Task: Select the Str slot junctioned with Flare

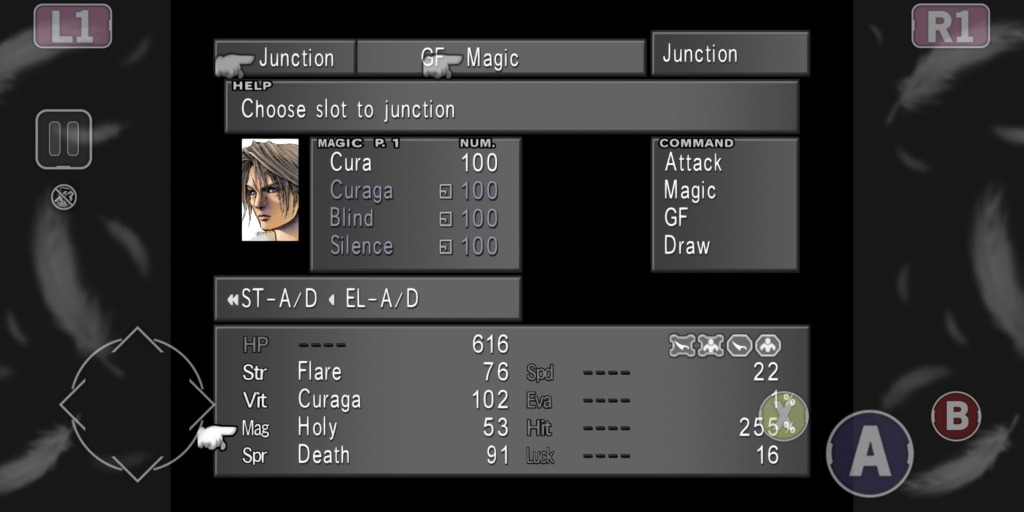Action: [x=319, y=372]
